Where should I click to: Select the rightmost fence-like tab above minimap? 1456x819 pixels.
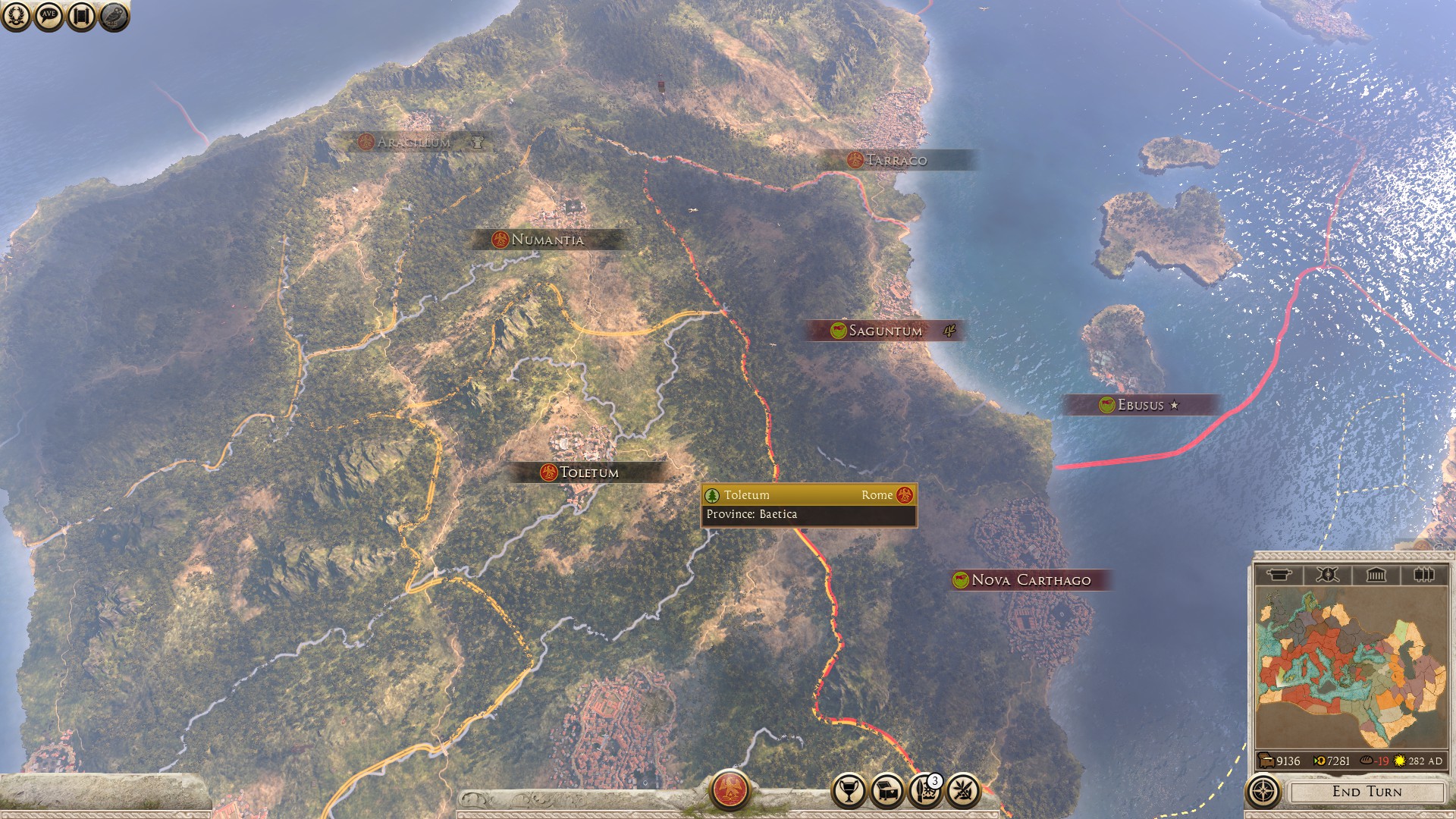[1423, 575]
